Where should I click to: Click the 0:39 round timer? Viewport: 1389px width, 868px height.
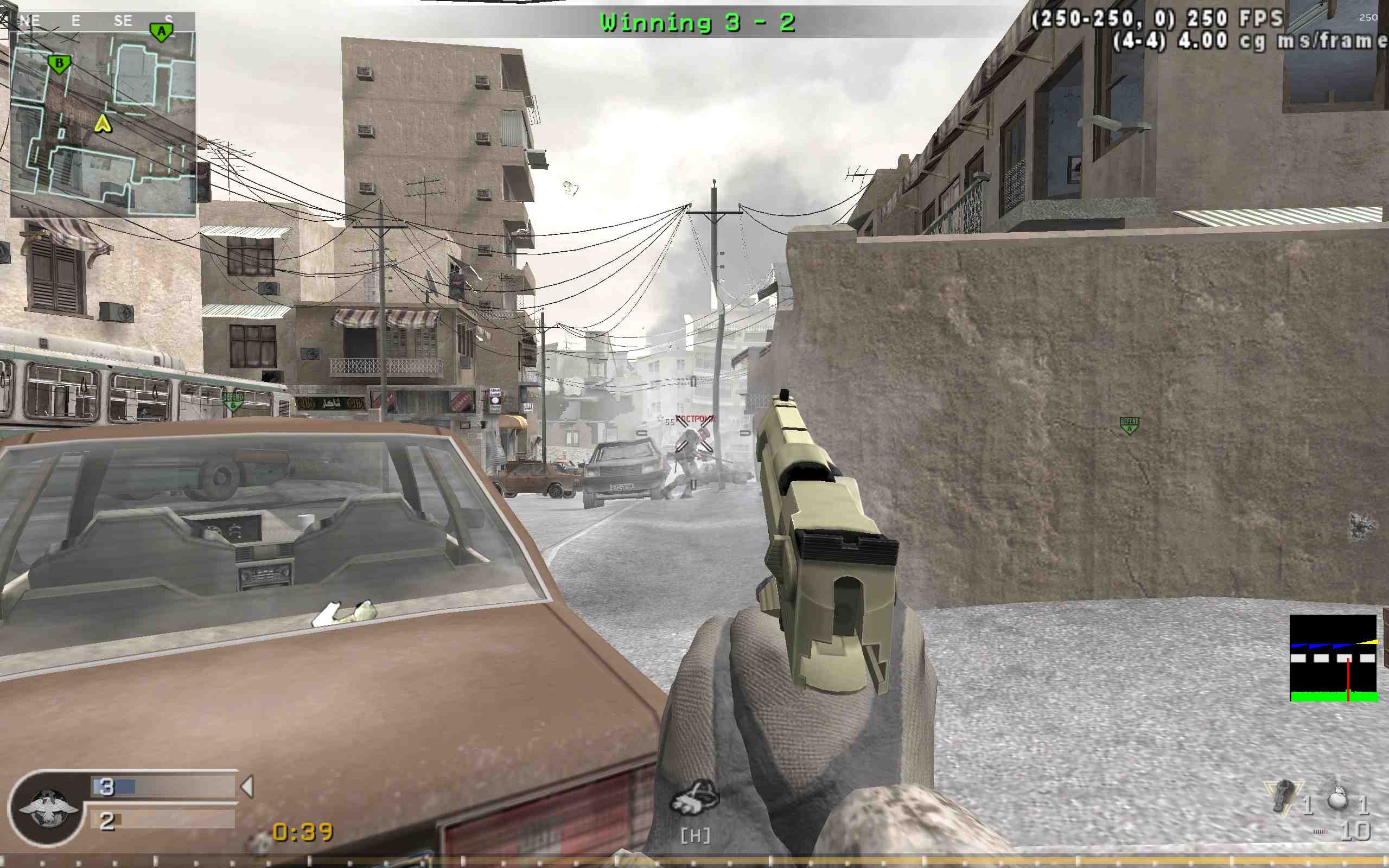302,830
